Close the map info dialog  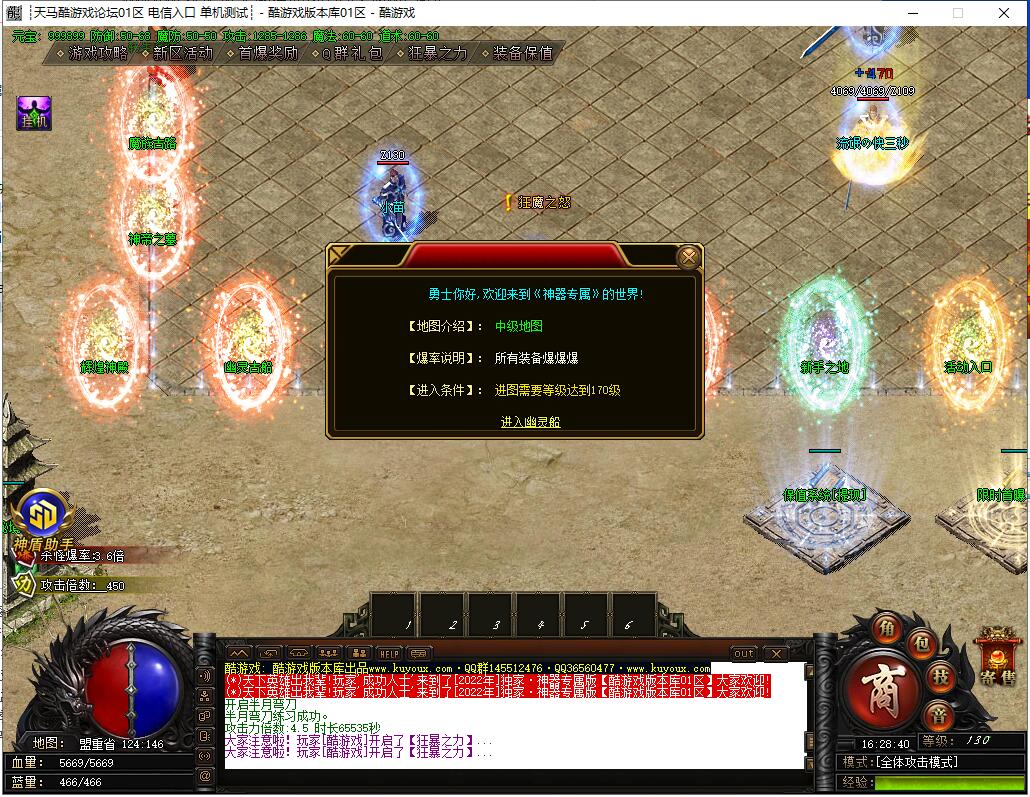(688, 258)
